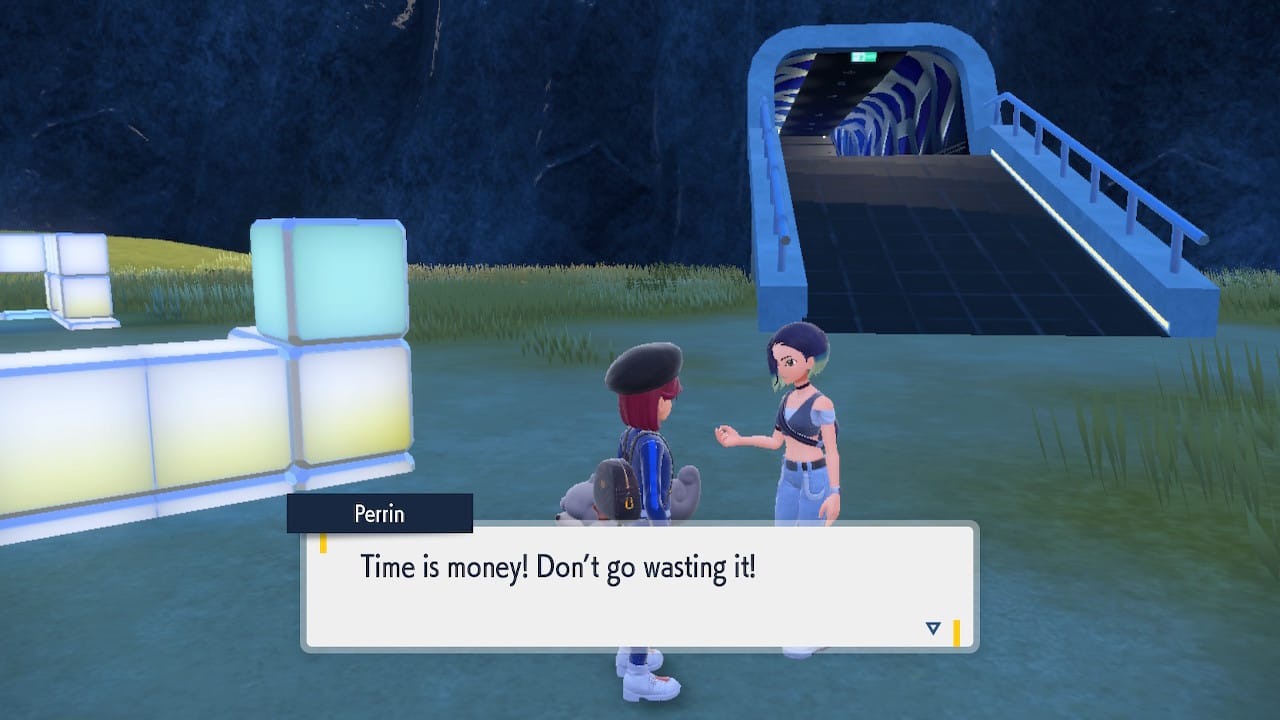Screen dimensions: 1280x720
Task: Click the Perrin name tab above the dialogue
Action: pos(378,514)
